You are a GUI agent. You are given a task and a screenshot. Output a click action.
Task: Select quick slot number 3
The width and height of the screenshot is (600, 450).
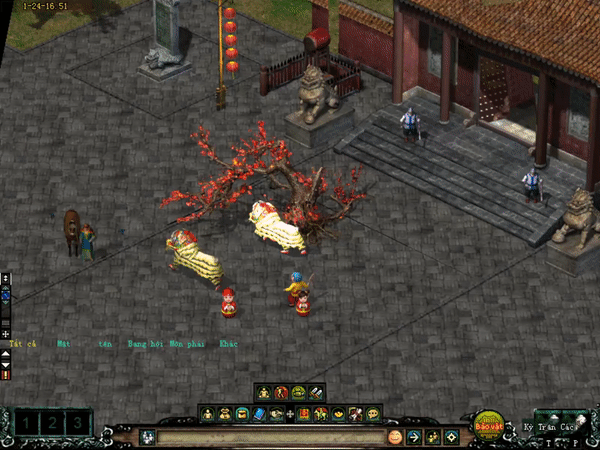(76, 423)
